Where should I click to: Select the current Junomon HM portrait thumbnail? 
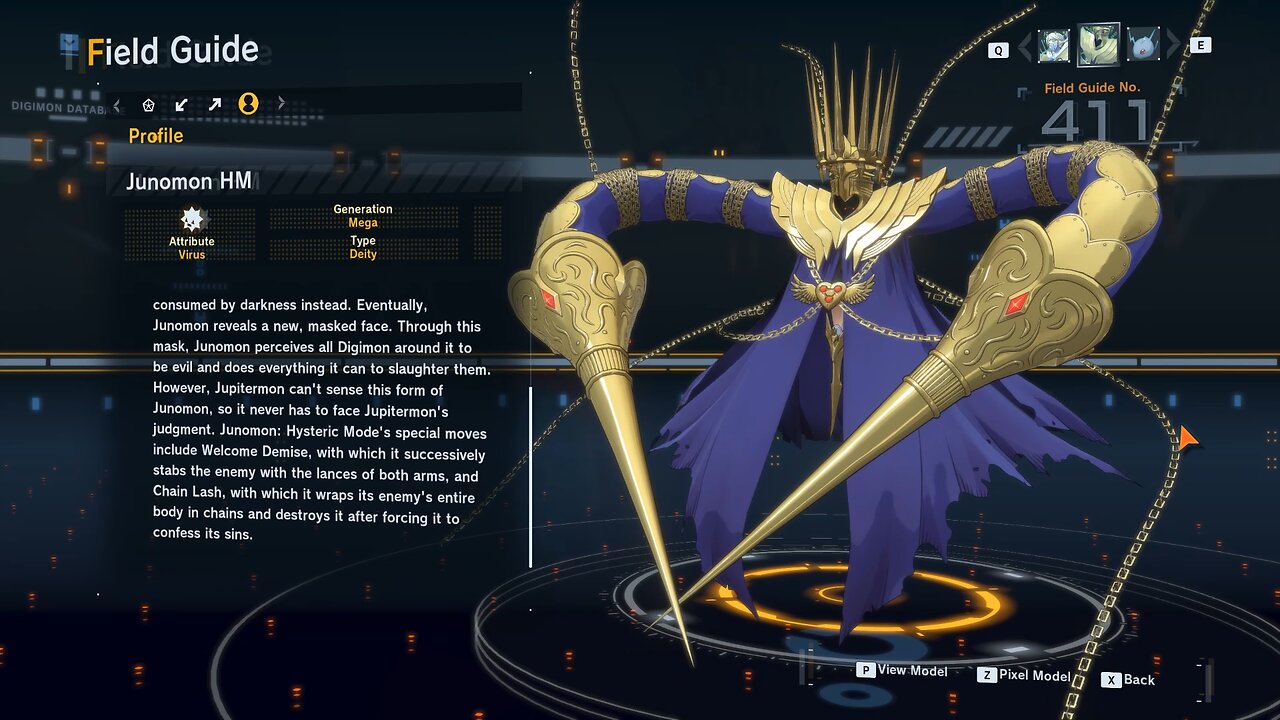[1098, 45]
